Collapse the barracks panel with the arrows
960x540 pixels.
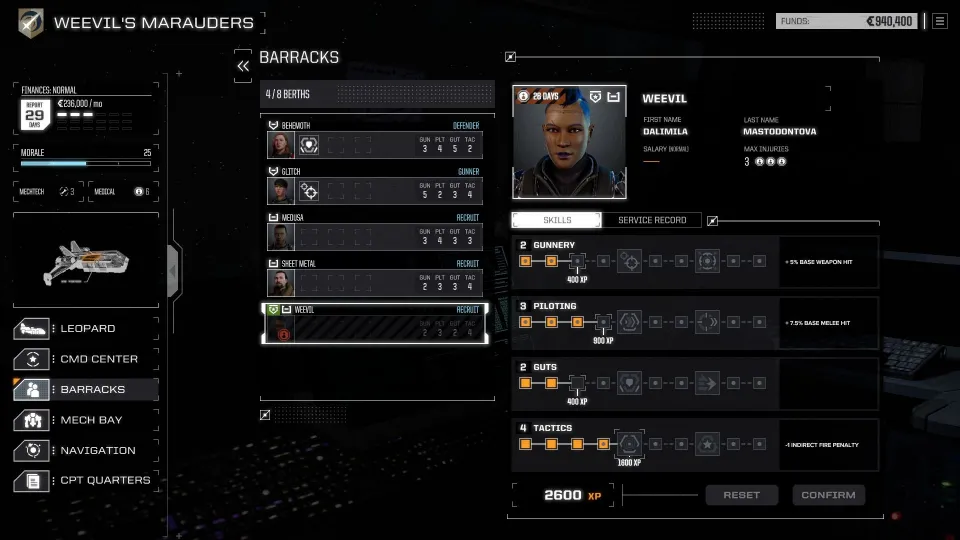(243, 65)
